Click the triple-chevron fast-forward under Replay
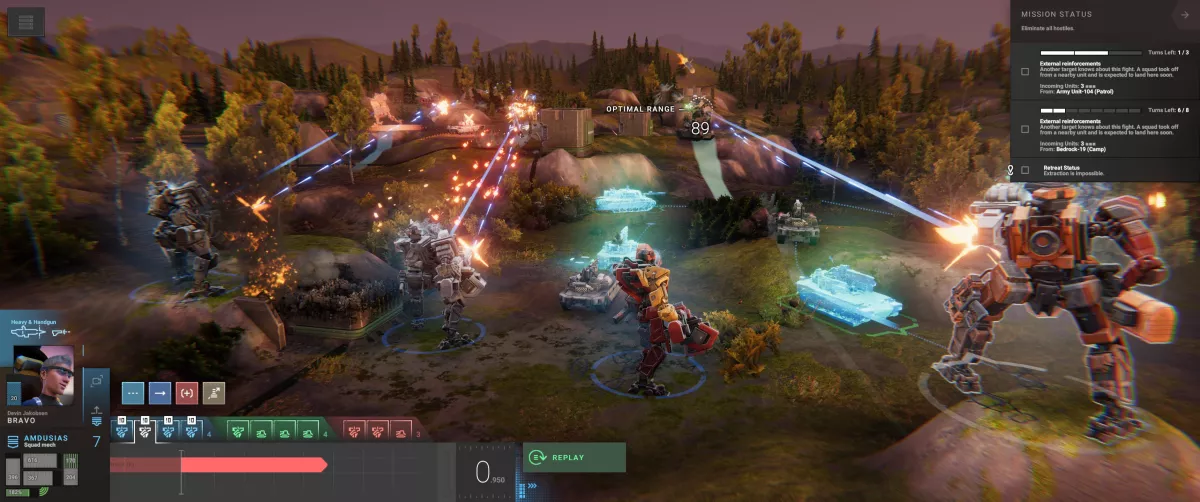 pos(533,487)
